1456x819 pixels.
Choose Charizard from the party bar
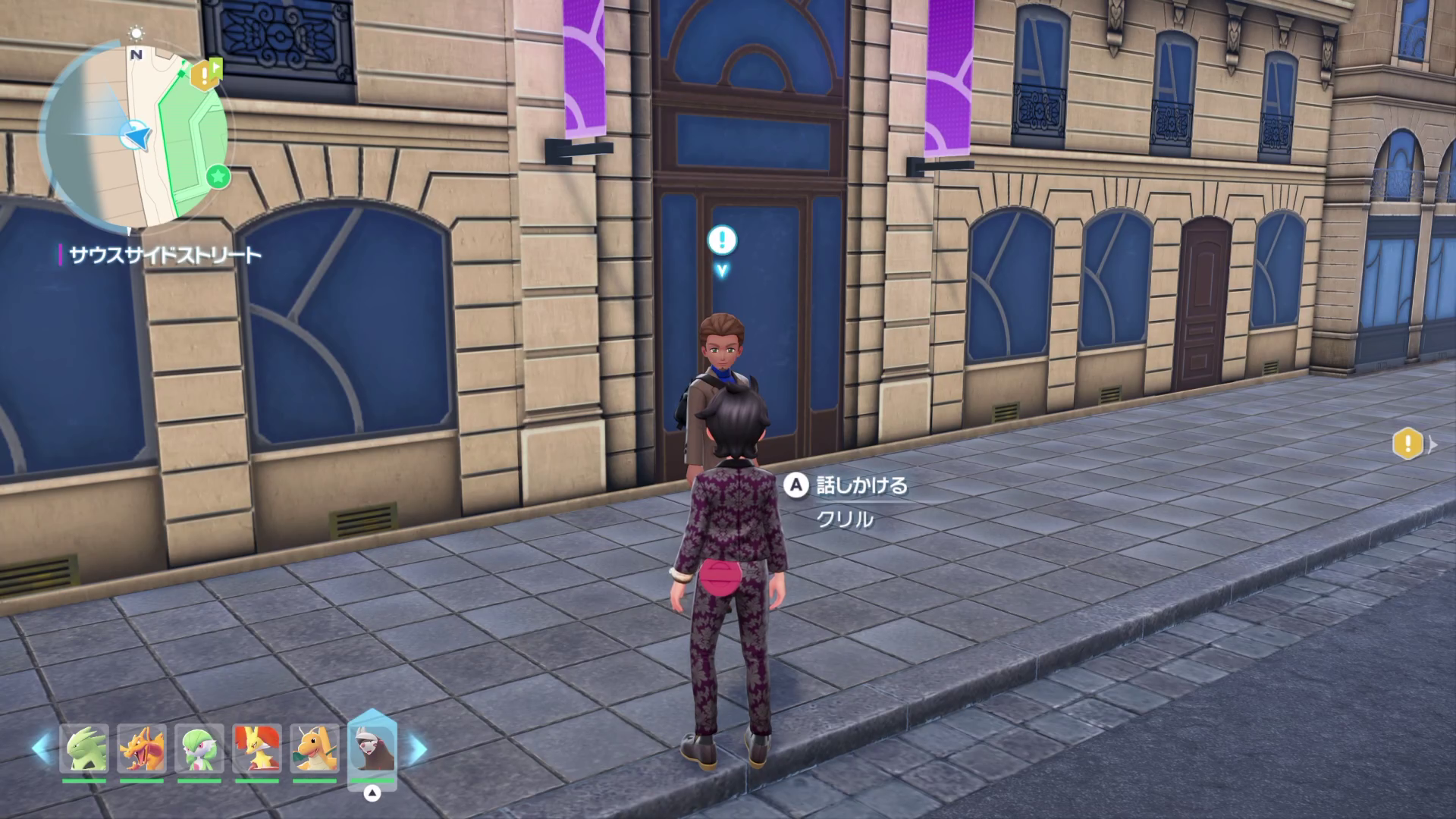click(x=142, y=748)
